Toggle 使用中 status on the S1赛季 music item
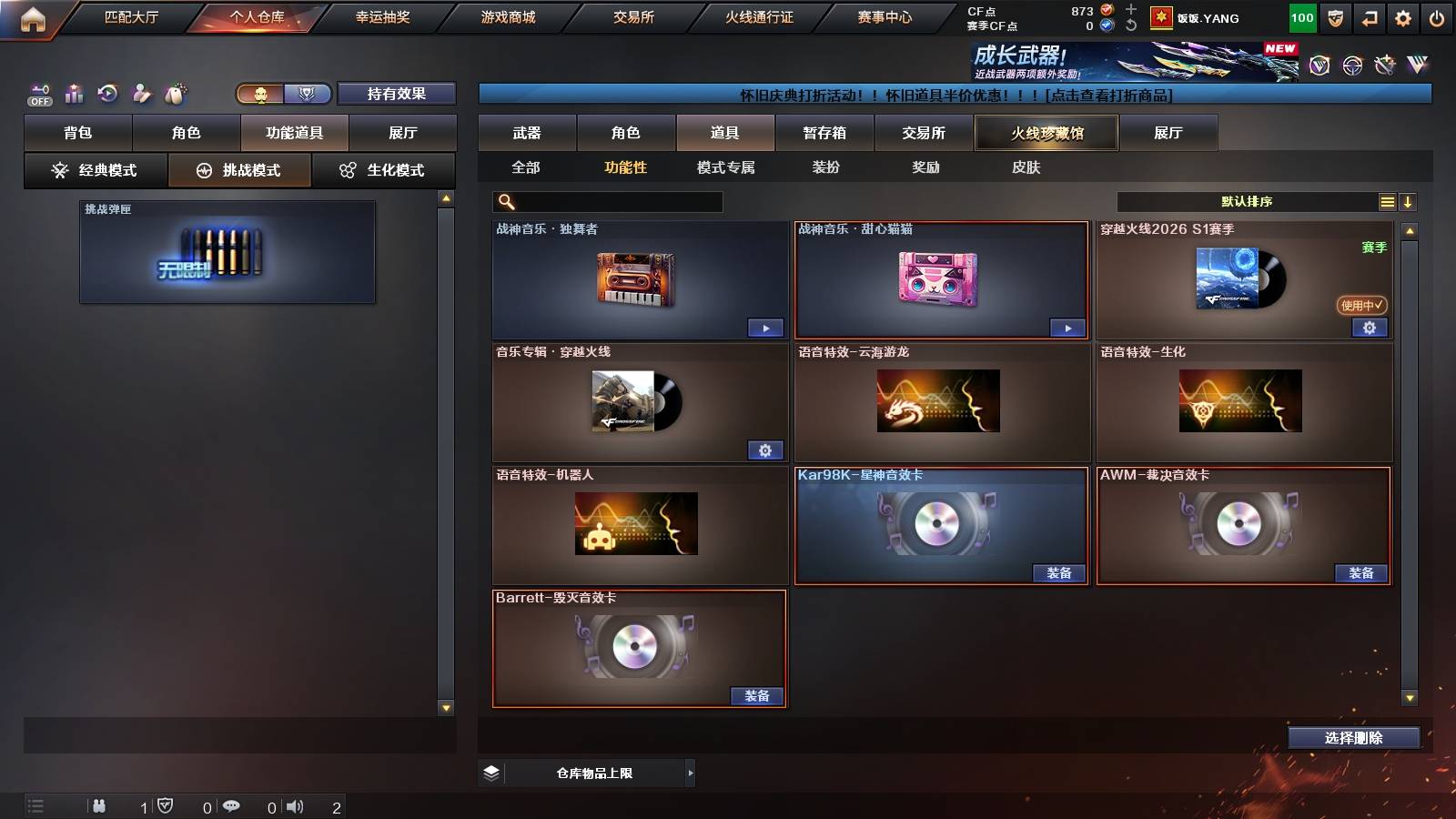 point(1361,306)
